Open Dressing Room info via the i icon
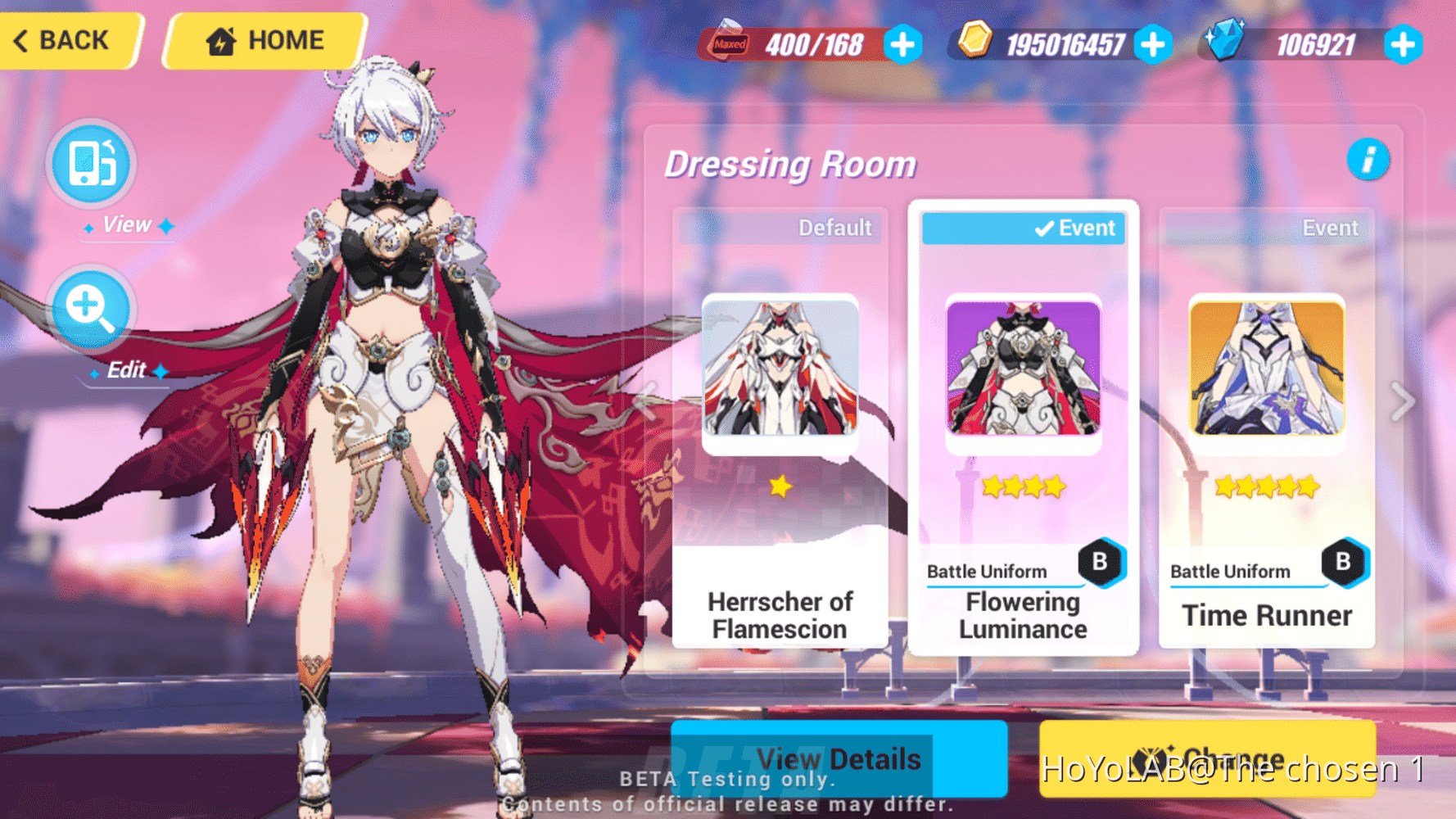Image resolution: width=1456 pixels, height=819 pixels. [x=1368, y=161]
